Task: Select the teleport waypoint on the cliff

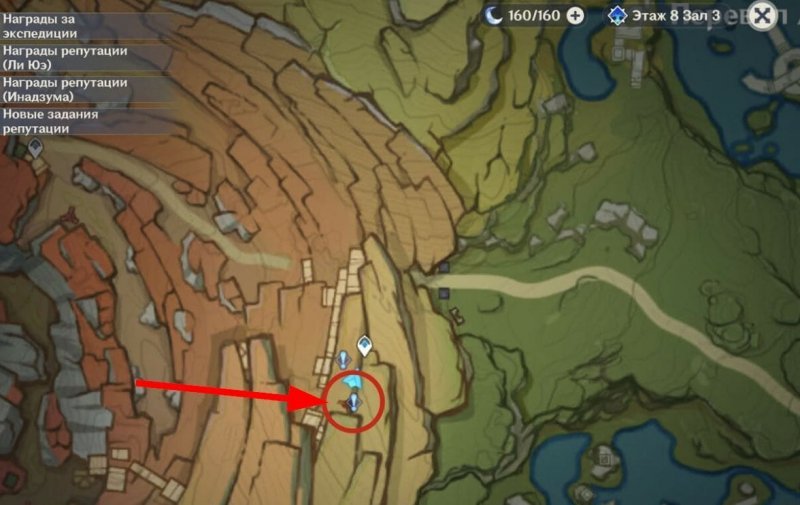Action: 365,346
